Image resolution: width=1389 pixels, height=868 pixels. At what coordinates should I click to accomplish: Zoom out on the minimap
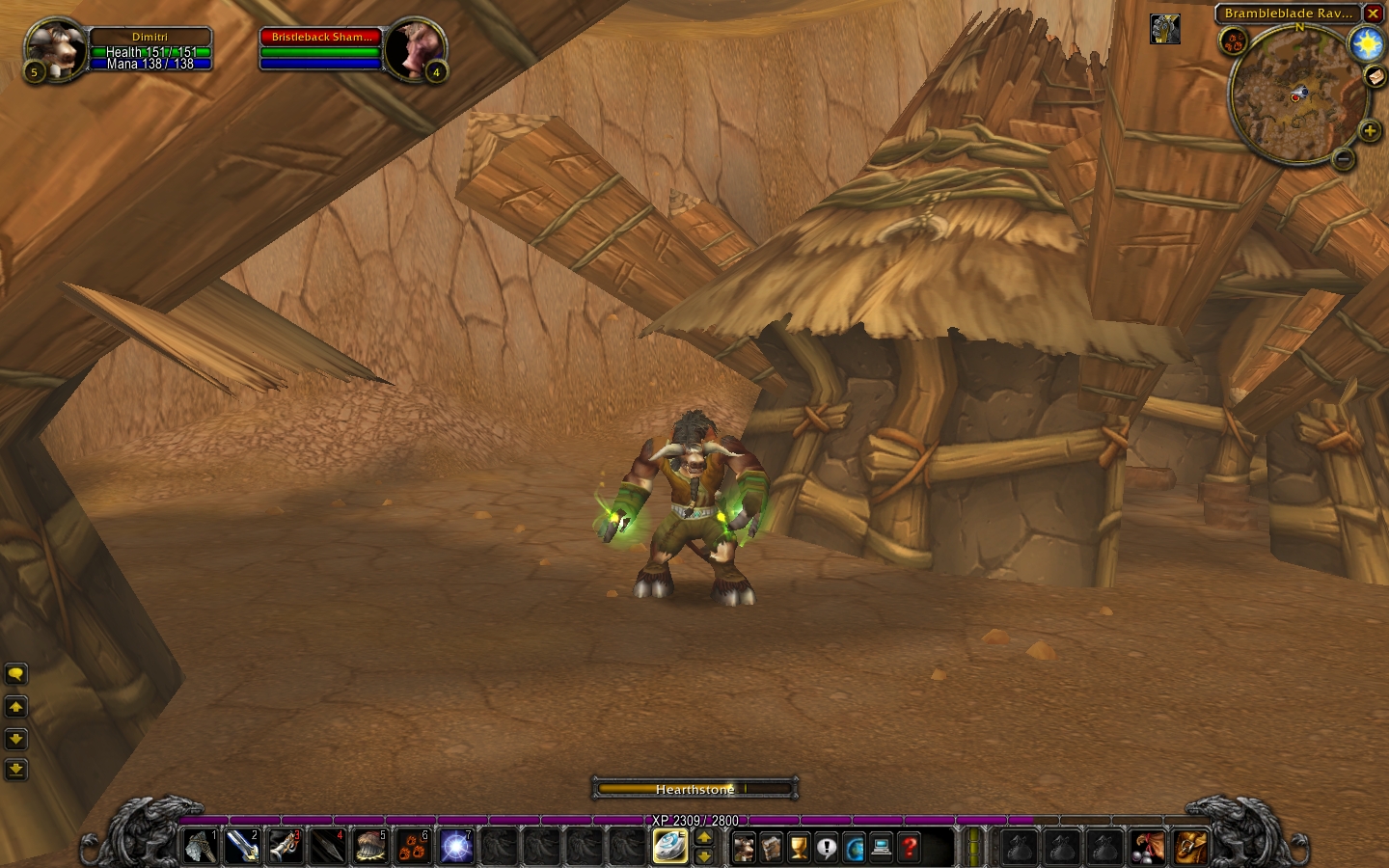[1343, 158]
